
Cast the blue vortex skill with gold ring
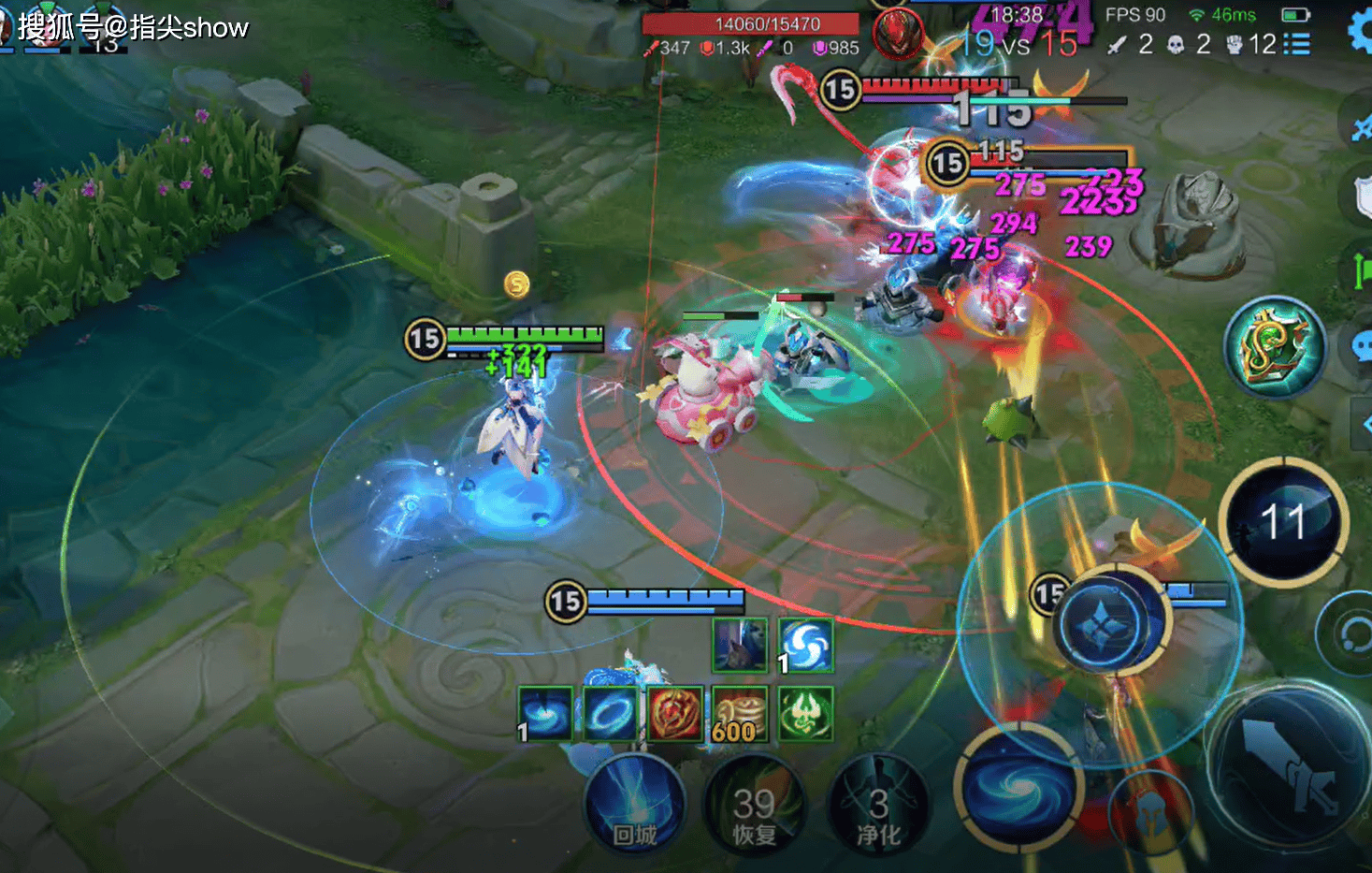click(x=1018, y=788)
